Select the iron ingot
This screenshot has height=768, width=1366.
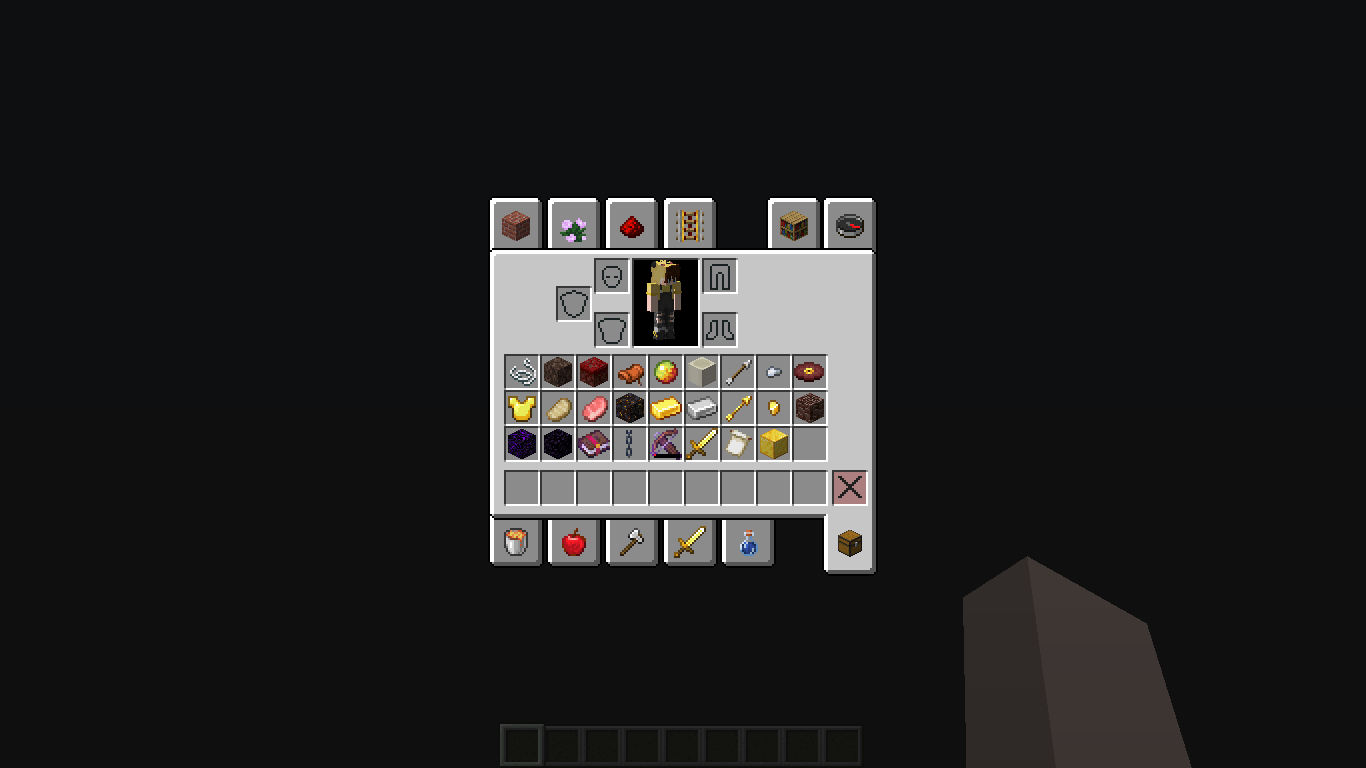[x=701, y=407]
